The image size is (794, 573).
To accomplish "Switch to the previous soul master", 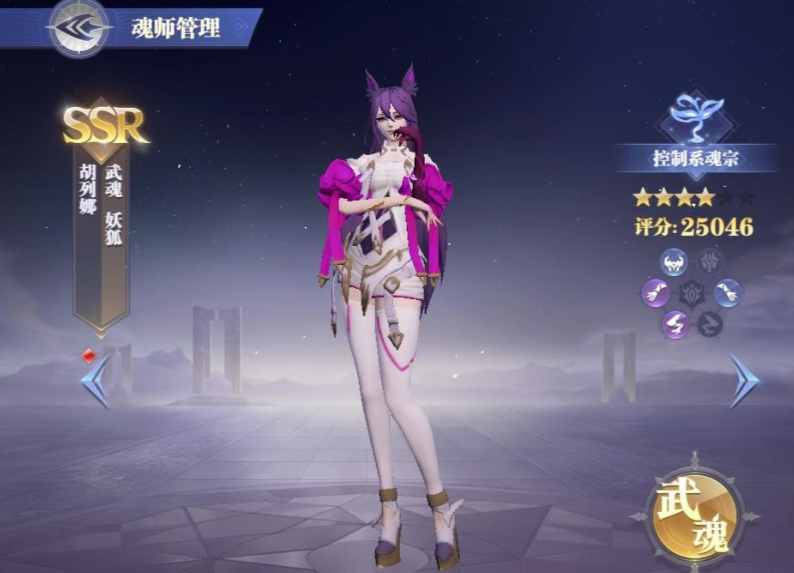I will 95,381.
